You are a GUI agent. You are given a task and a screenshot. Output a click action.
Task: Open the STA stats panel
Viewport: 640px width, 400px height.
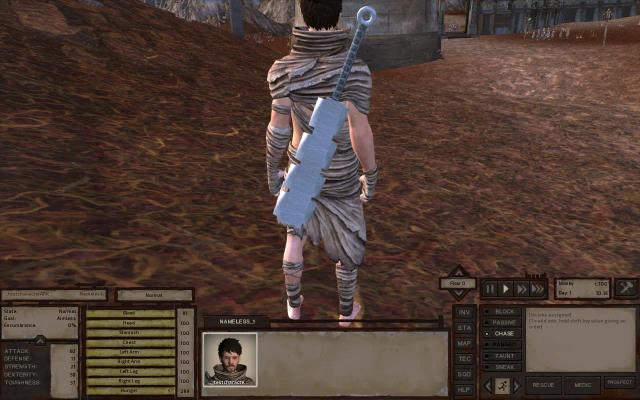464,327
